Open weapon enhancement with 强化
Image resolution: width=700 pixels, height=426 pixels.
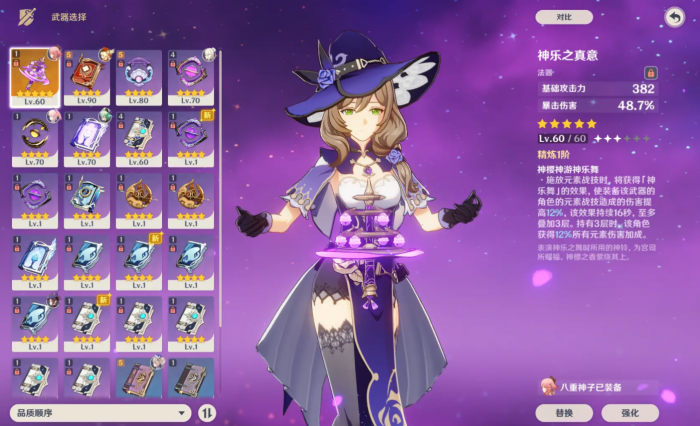pyautogui.click(x=630, y=412)
